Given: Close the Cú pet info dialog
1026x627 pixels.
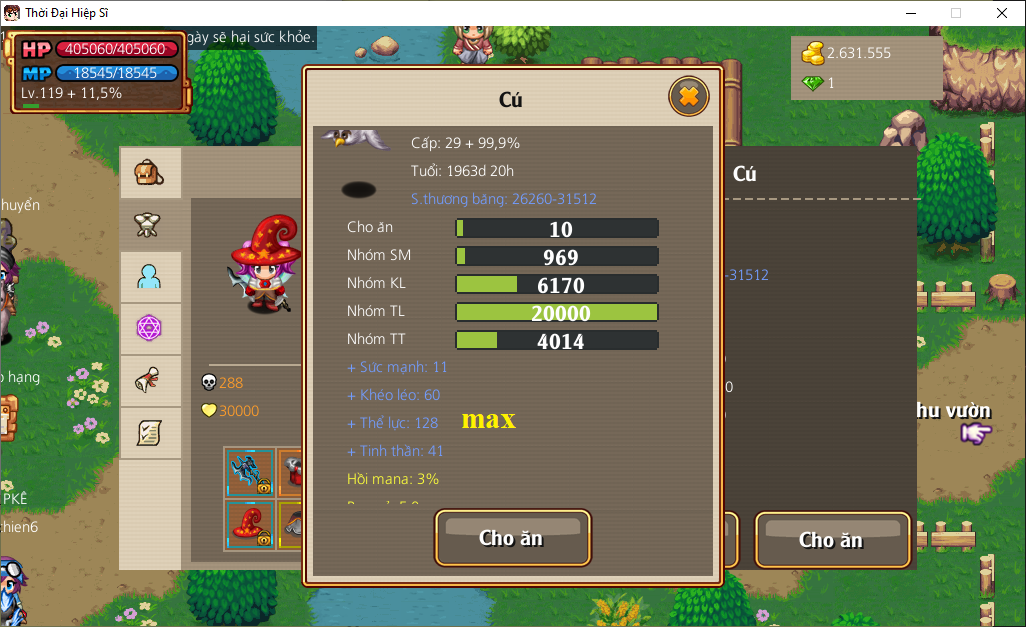Looking at the screenshot, I should 688,97.
